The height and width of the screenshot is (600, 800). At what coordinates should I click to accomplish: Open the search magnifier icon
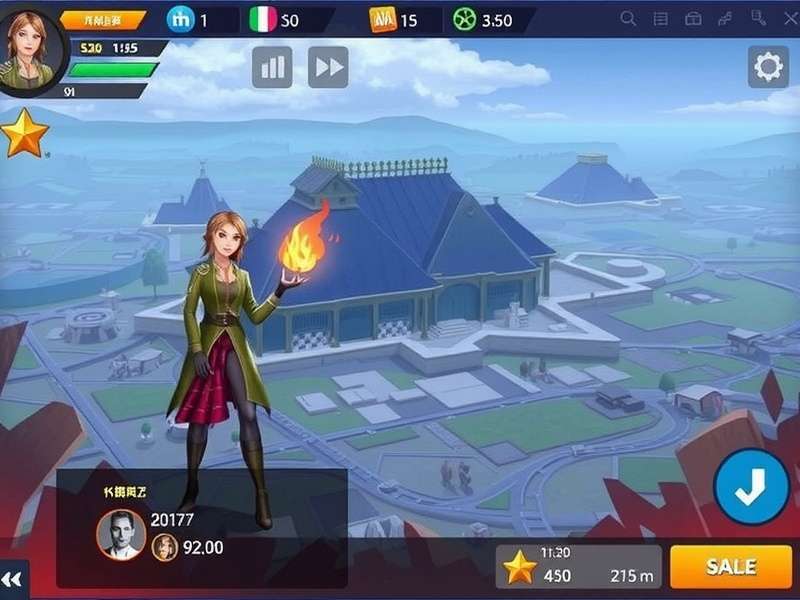pyautogui.click(x=629, y=19)
